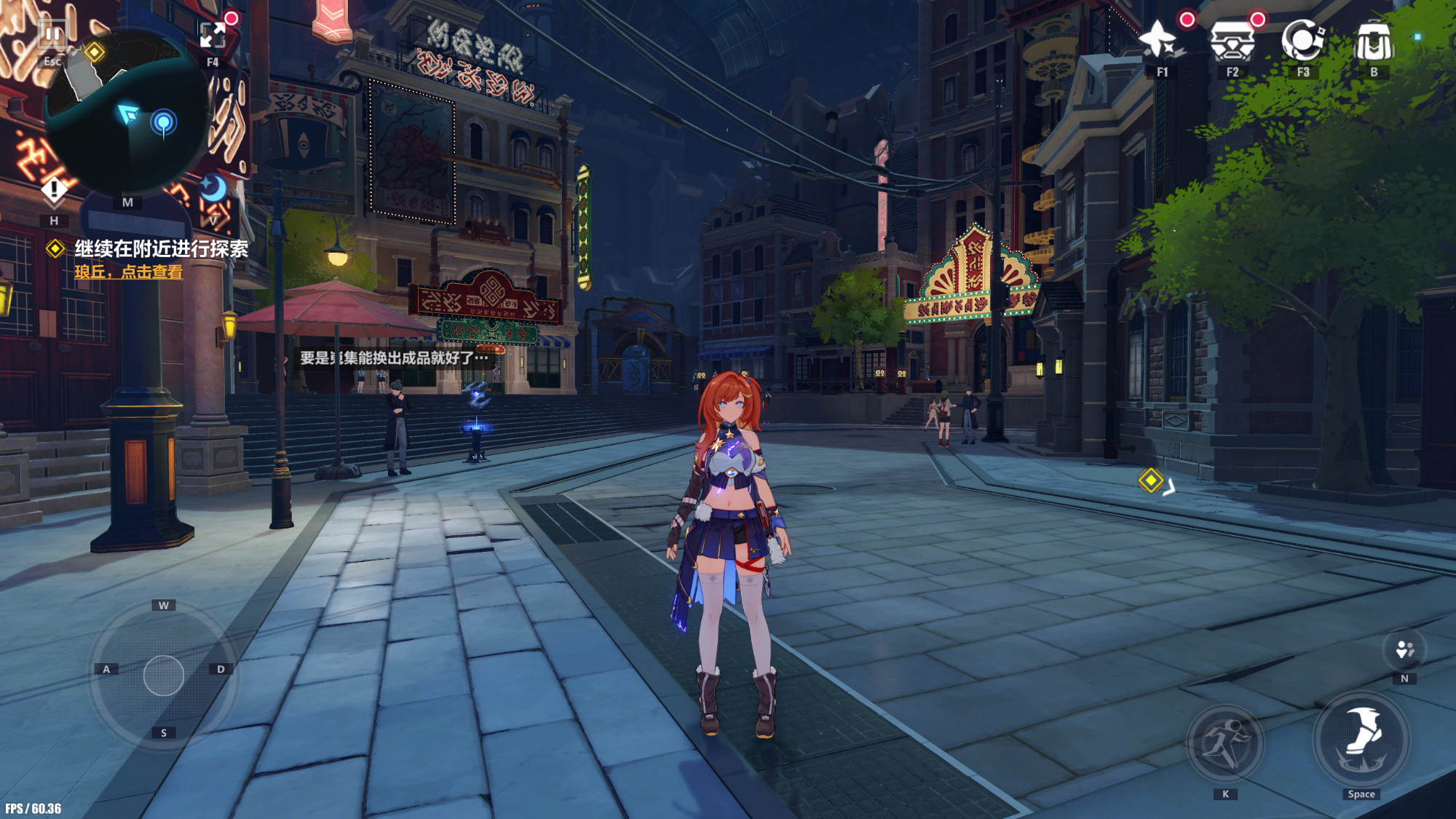The height and width of the screenshot is (819, 1456).
Task: Click the expand-arrows fullscreen icon
Action: tap(213, 35)
